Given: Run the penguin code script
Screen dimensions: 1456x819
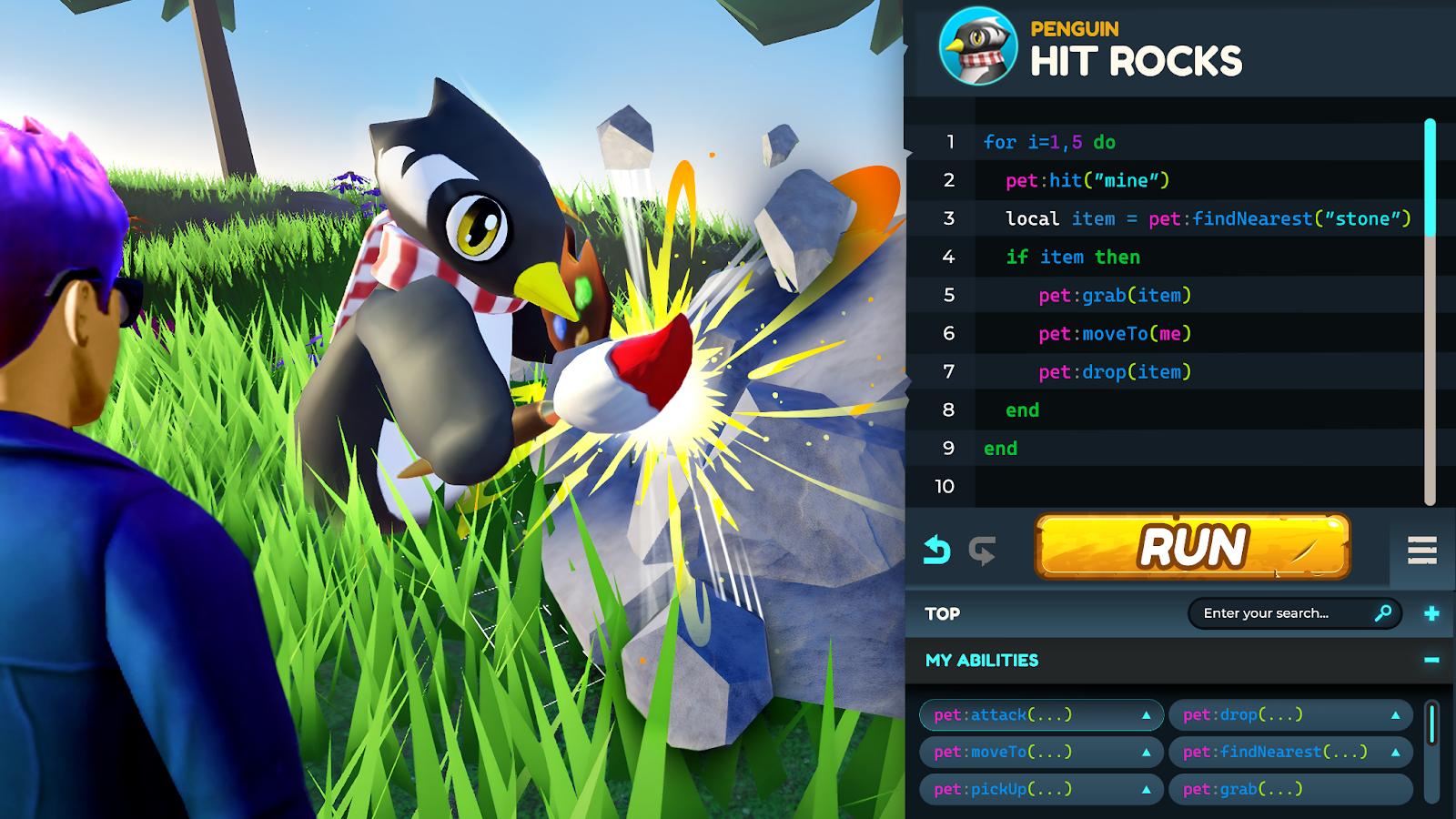Looking at the screenshot, I should coord(1192,547).
